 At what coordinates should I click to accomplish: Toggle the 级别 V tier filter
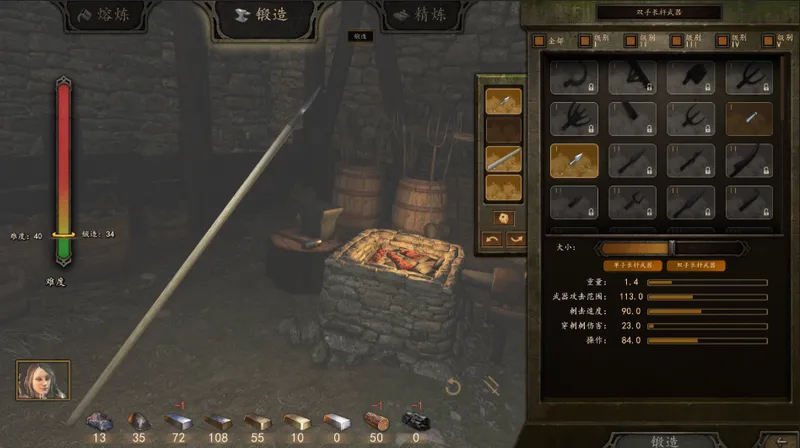(x=766, y=41)
